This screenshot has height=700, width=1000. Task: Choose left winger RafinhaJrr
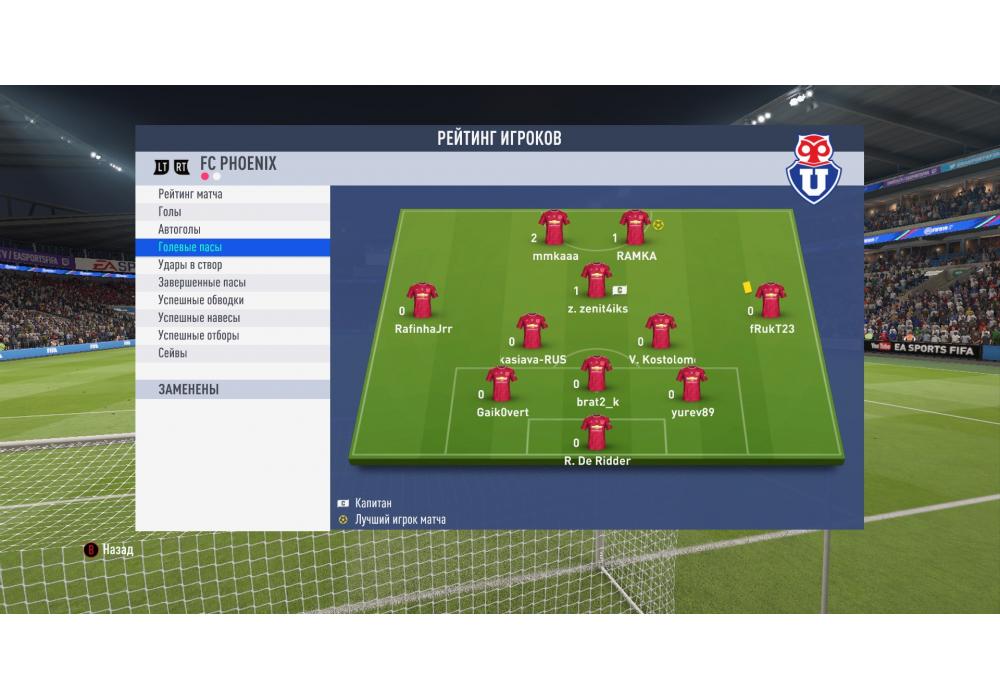pos(422,300)
